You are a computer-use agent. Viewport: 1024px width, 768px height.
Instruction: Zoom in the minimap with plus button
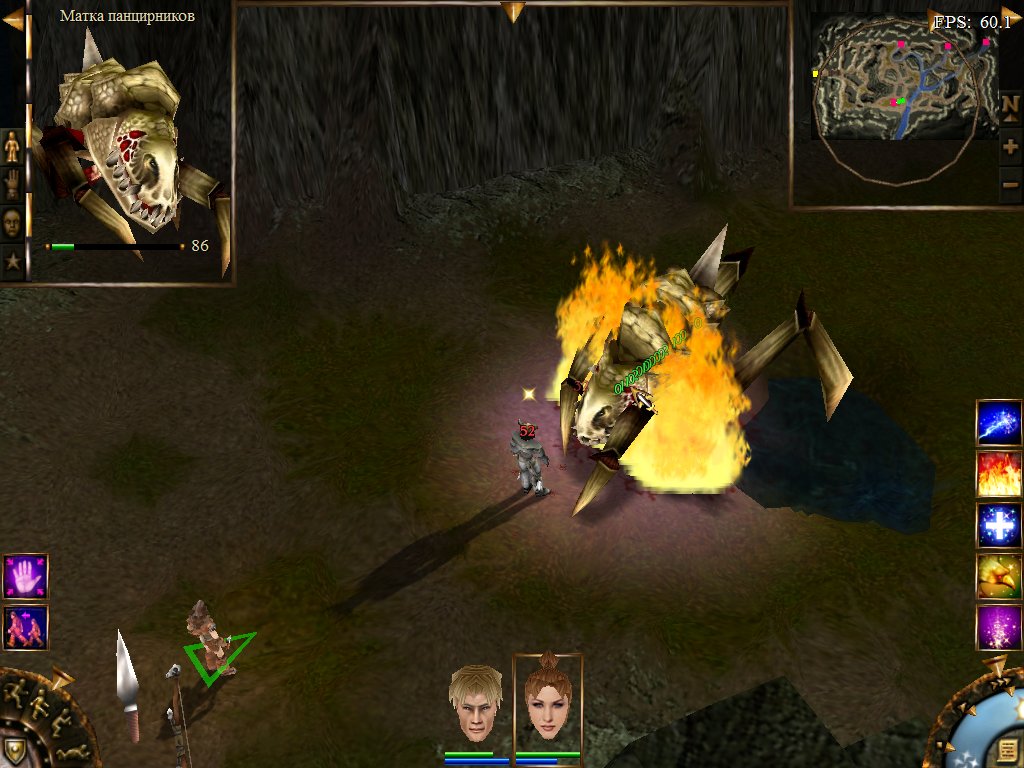(x=1010, y=147)
